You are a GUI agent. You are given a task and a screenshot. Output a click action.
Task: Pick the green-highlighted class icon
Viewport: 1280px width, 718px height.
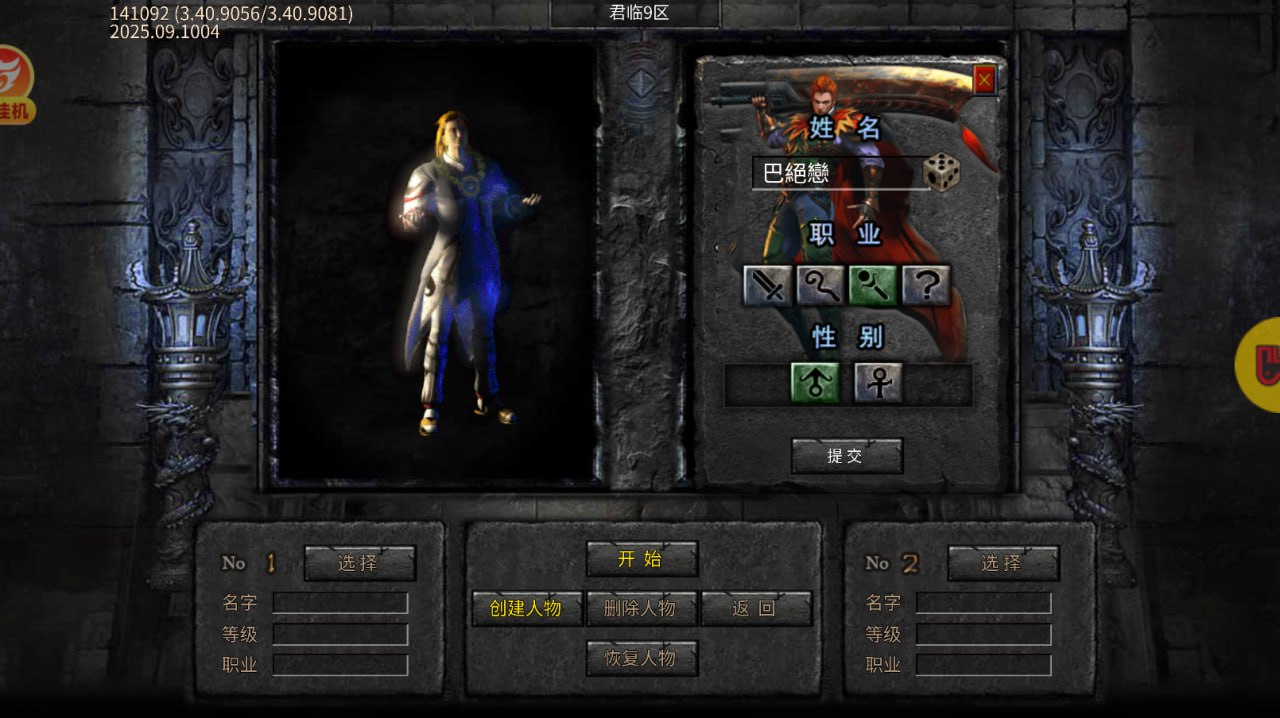(873, 286)
